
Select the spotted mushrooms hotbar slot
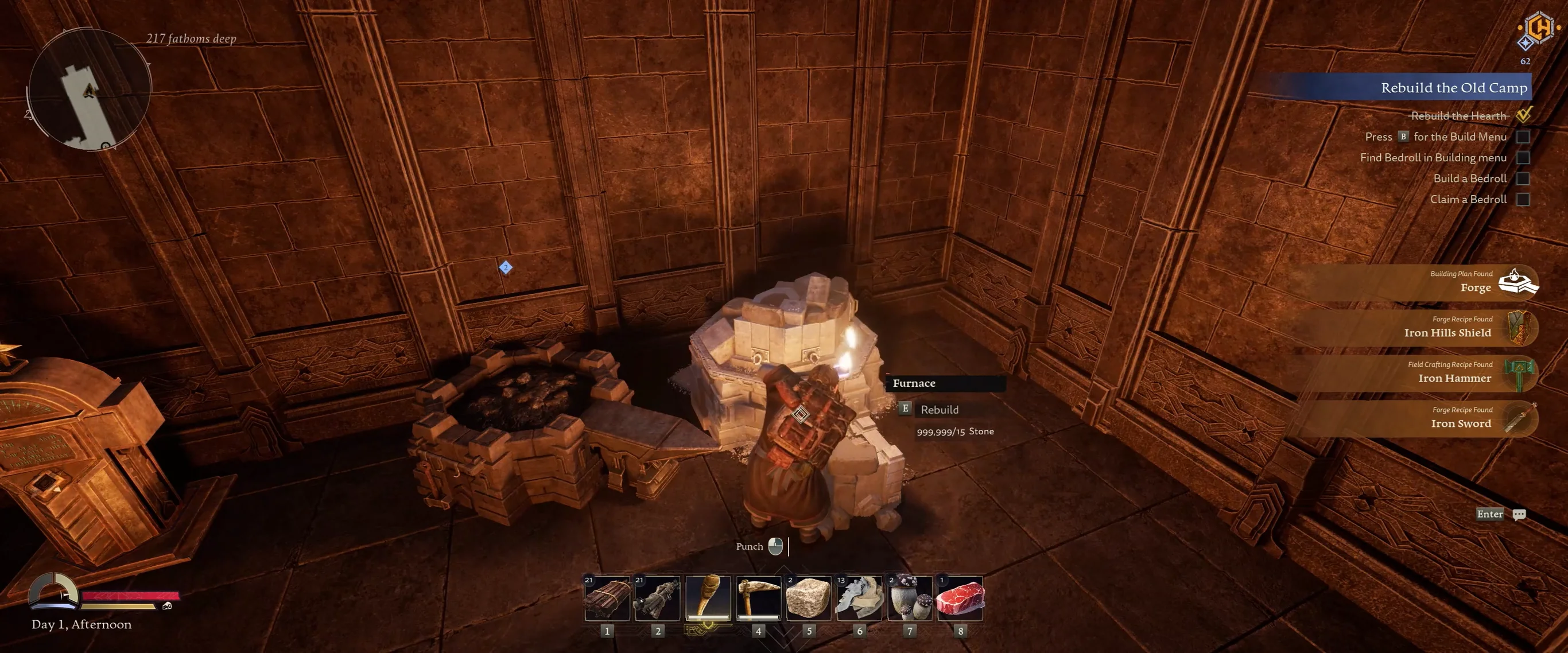click(x=909, y=598)
